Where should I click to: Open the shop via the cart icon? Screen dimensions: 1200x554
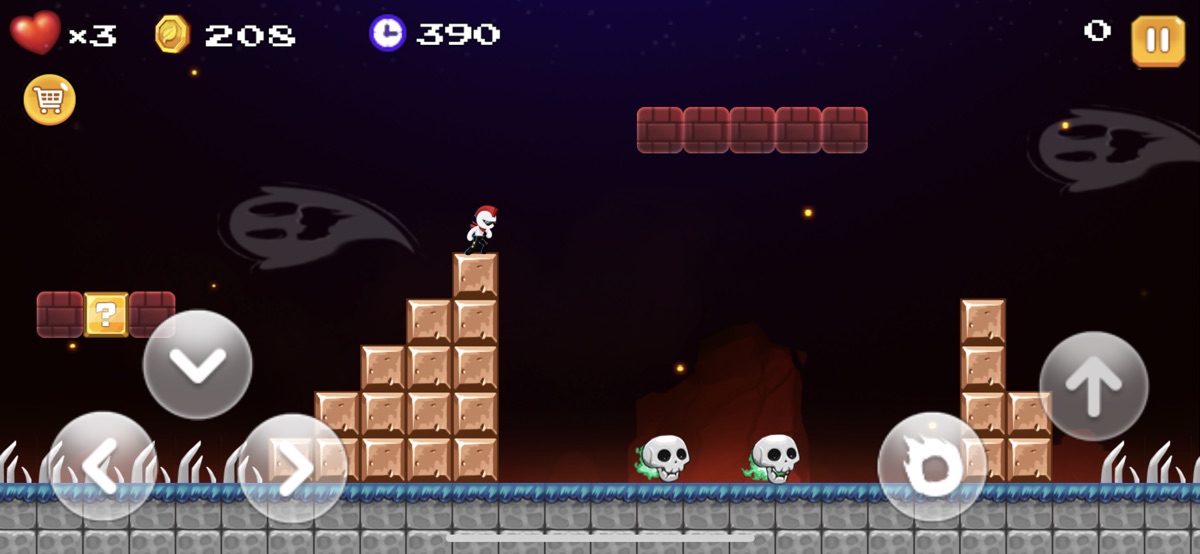(x=50, y=100)
